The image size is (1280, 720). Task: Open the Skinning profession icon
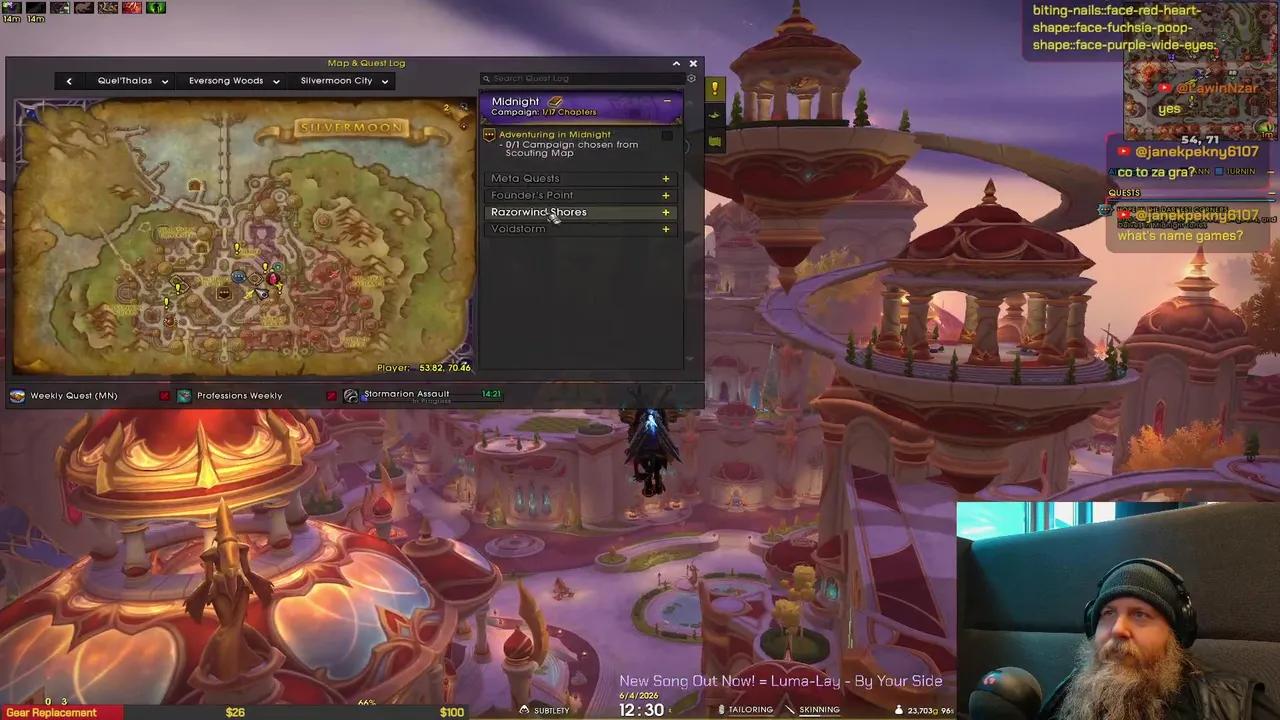[x=794, y=709]
